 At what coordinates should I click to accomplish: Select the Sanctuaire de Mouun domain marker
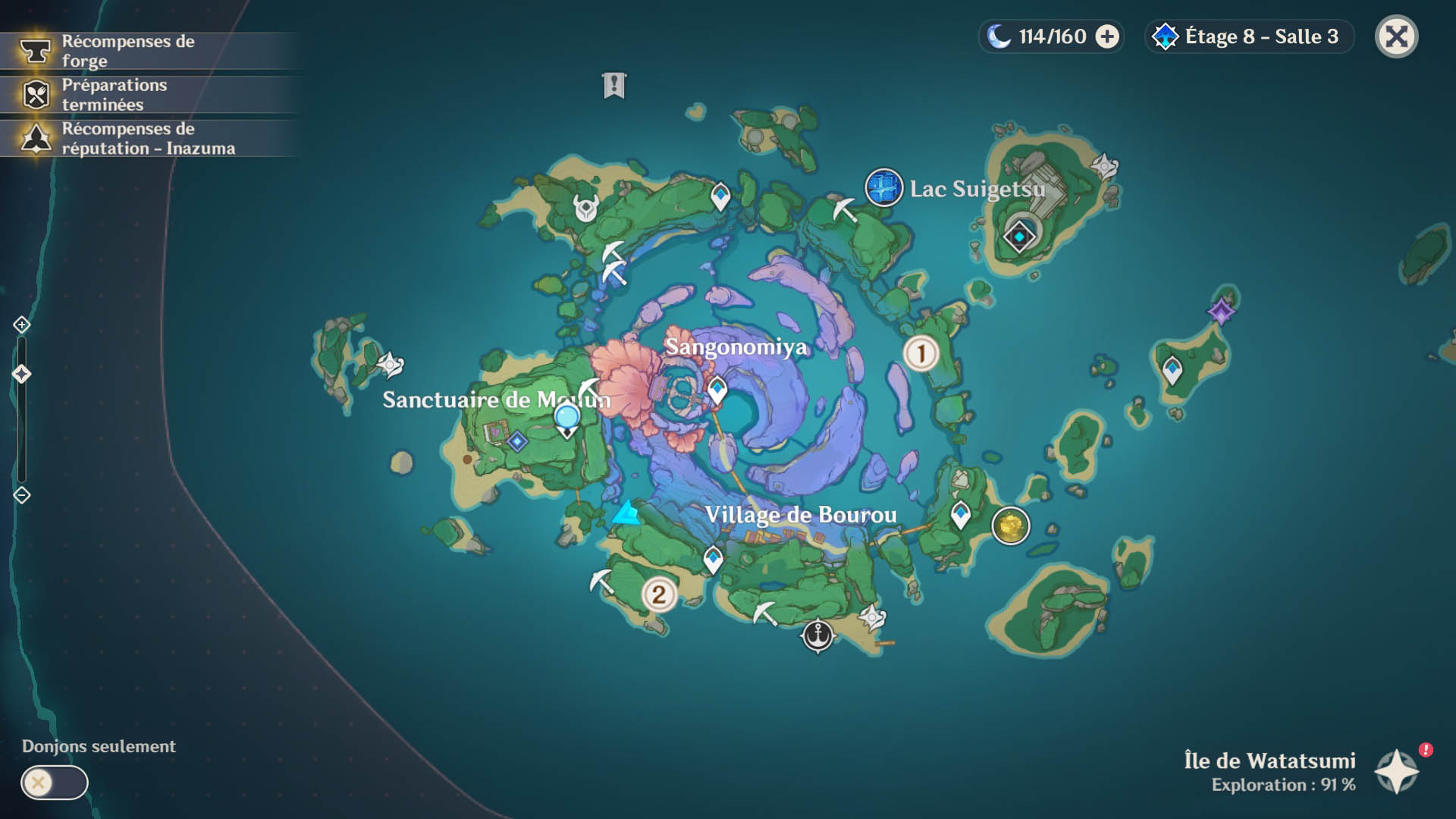(x=517, y=441)
